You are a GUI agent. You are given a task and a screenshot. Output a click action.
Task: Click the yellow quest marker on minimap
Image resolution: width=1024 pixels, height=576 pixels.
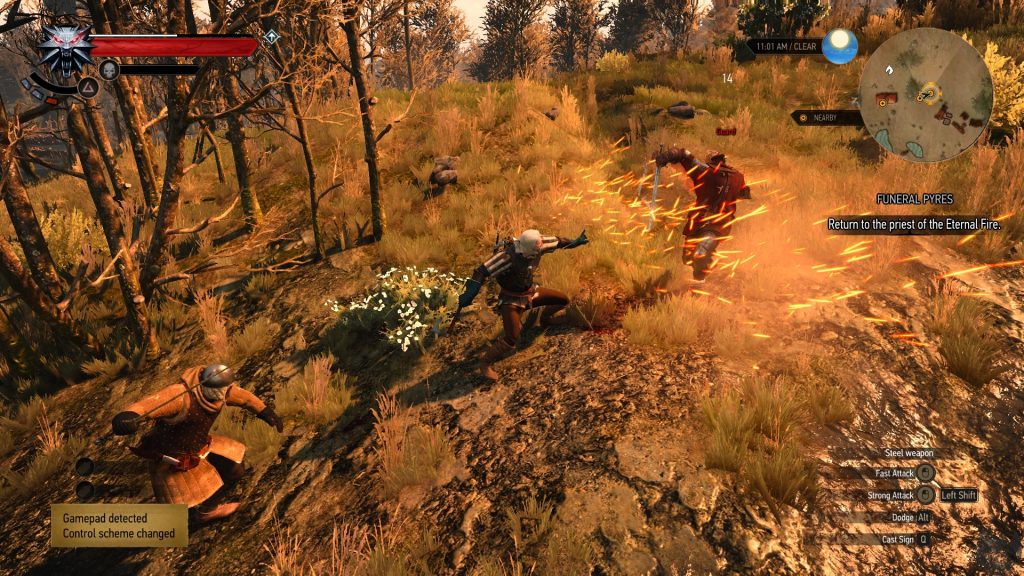click(930, 94)
